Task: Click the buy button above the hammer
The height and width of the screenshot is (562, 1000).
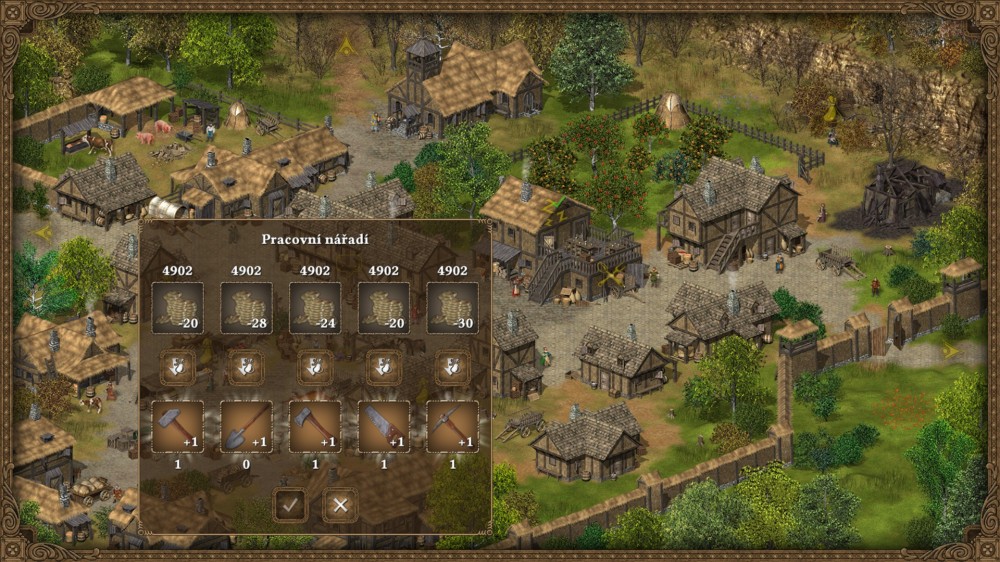Action: tap(177, 368)
